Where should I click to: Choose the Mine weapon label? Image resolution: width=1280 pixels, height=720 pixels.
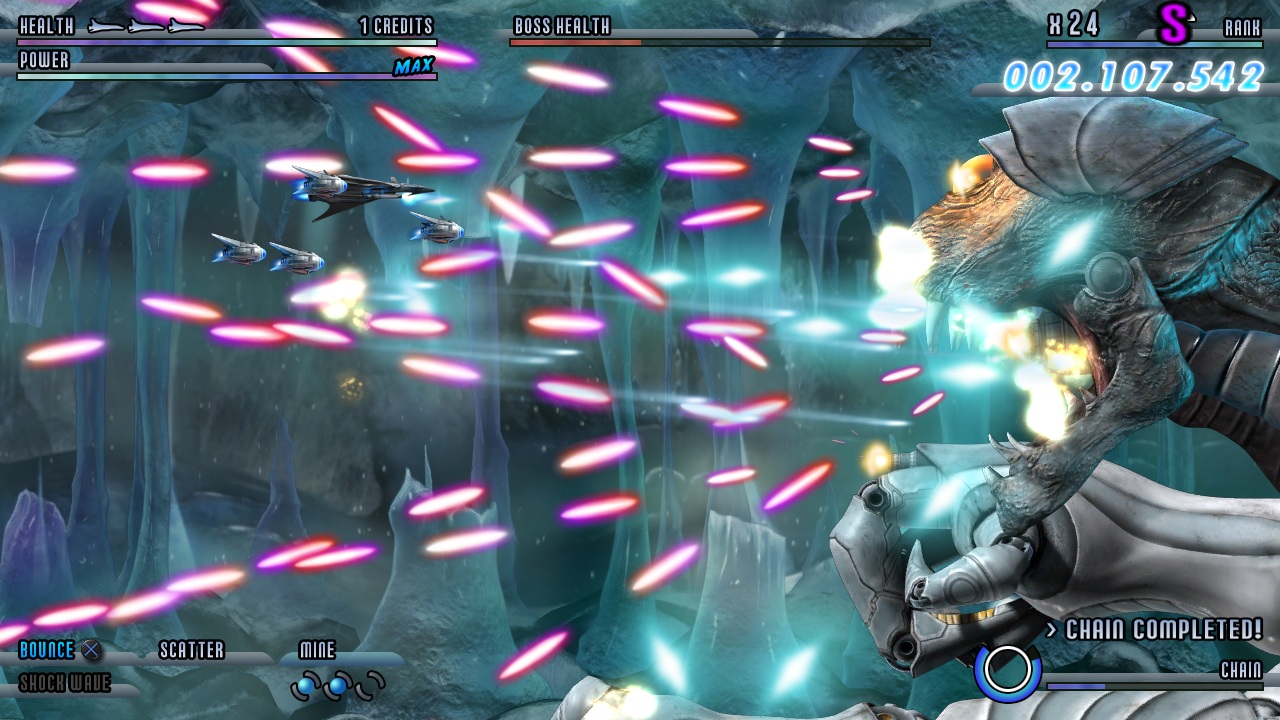coord(317,650)
